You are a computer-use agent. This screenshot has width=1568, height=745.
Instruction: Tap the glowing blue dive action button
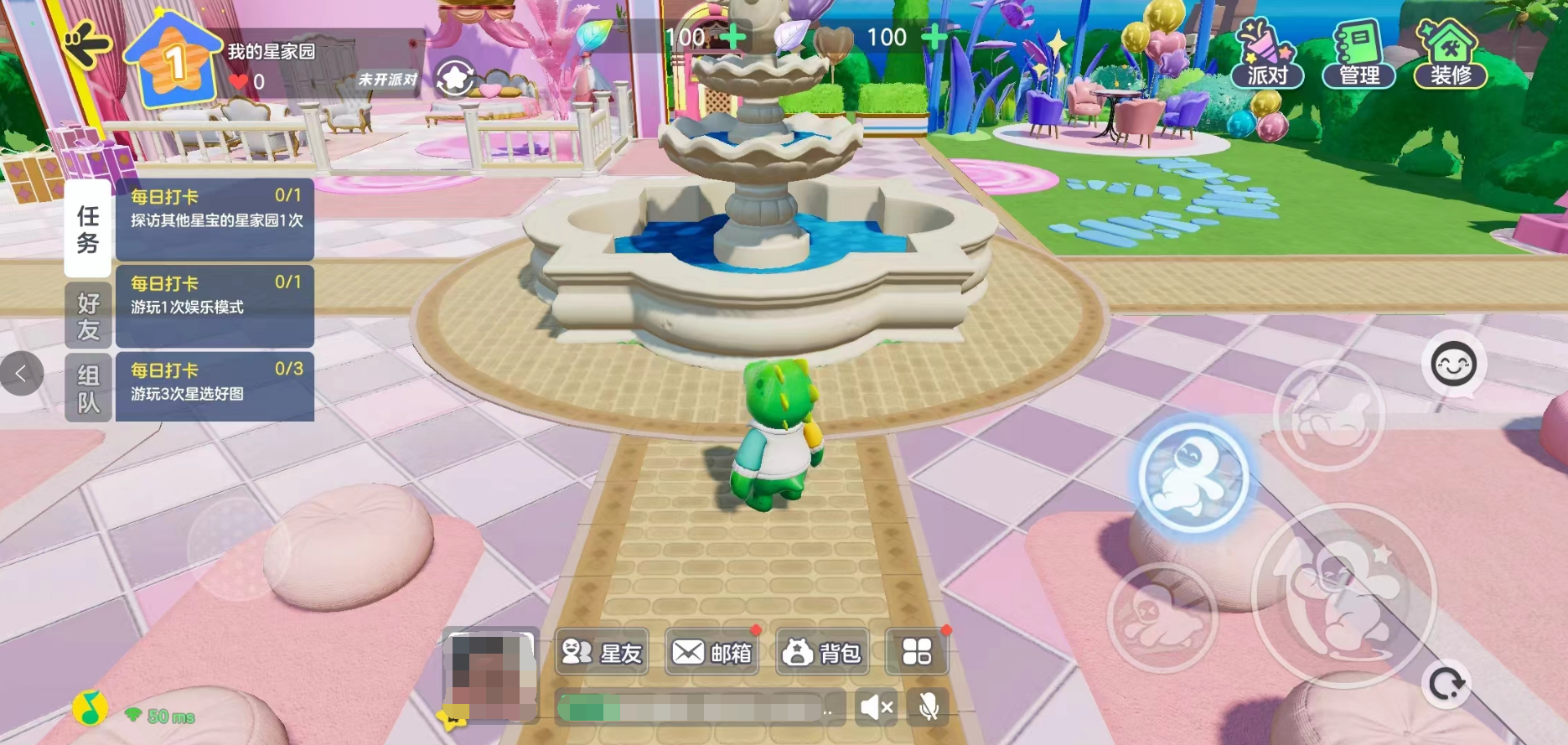tap(1193, 477)
